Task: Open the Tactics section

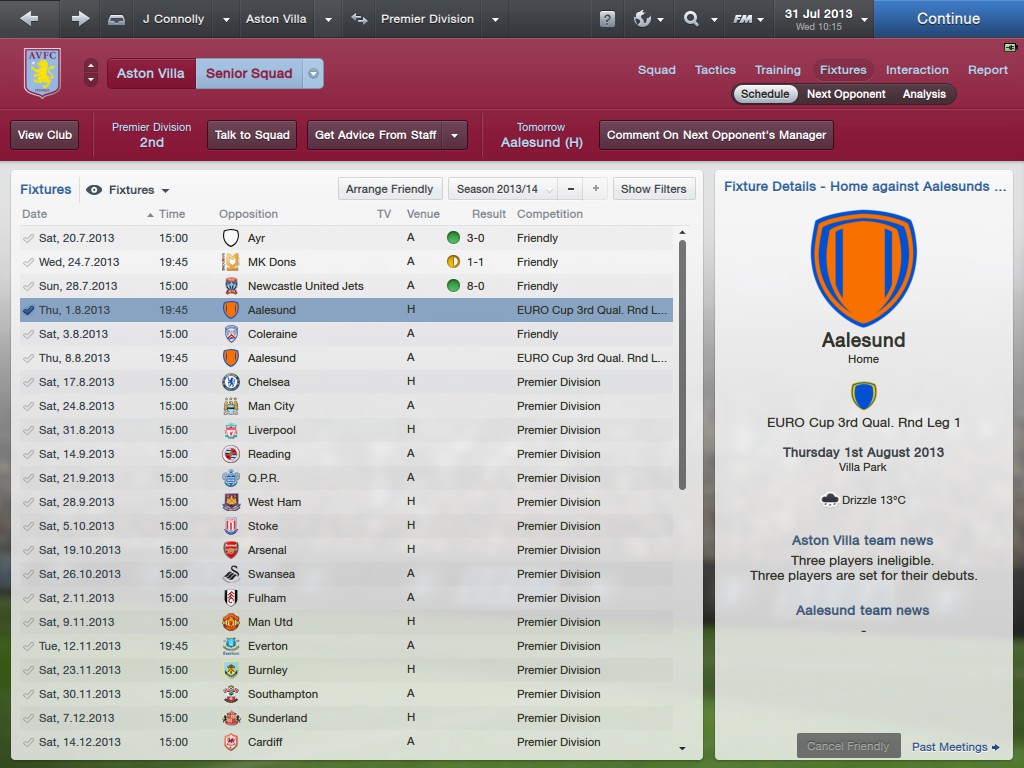Action: 715,70
